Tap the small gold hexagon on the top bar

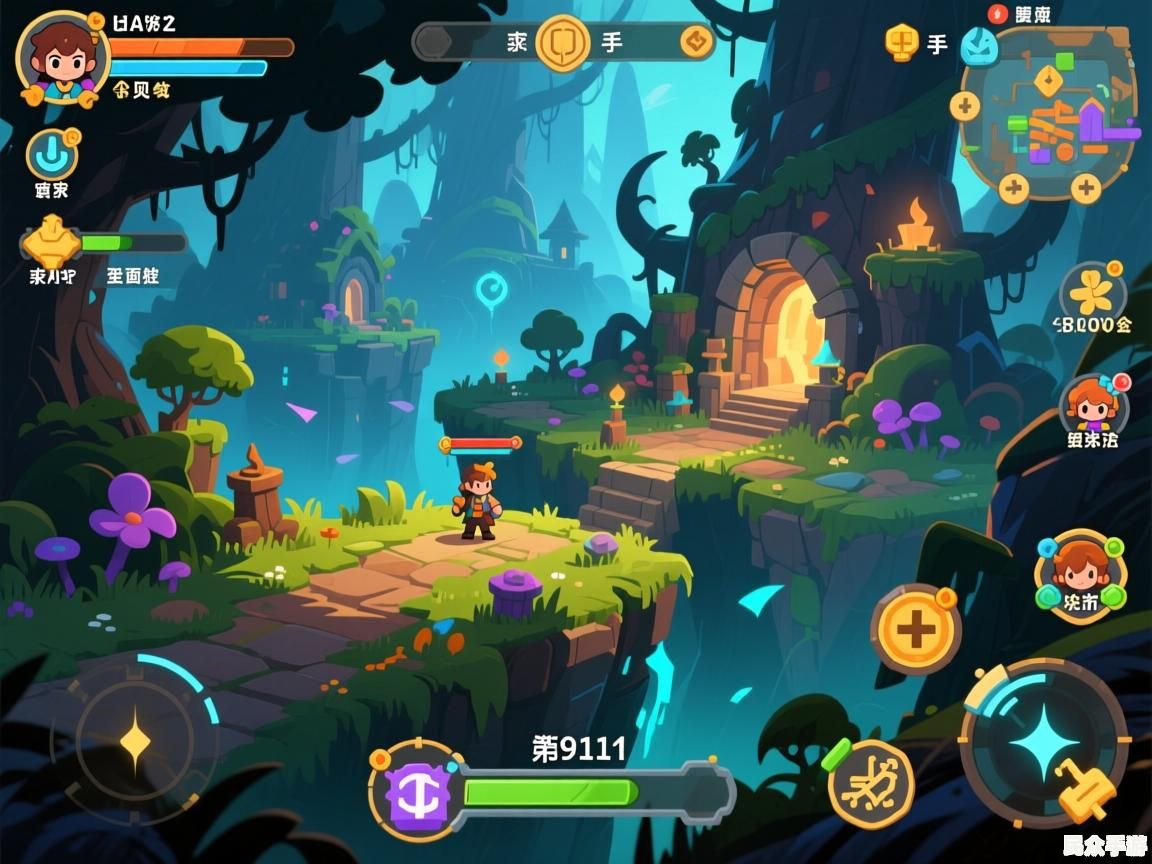point(695,42)
